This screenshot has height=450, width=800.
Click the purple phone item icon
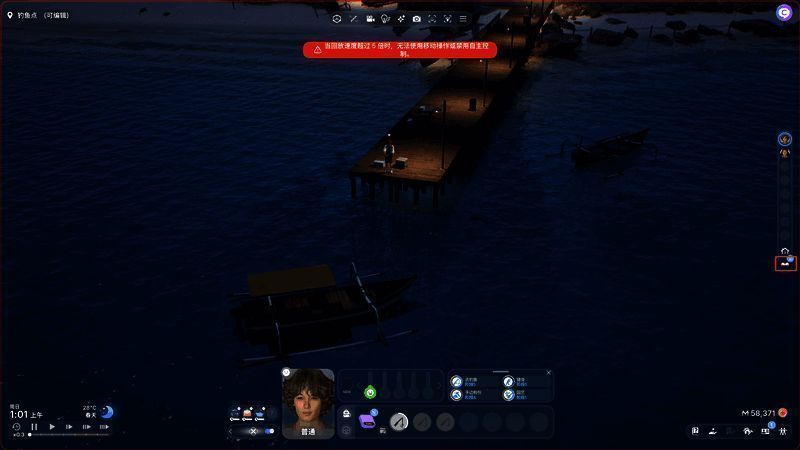(x=367, y=422)
